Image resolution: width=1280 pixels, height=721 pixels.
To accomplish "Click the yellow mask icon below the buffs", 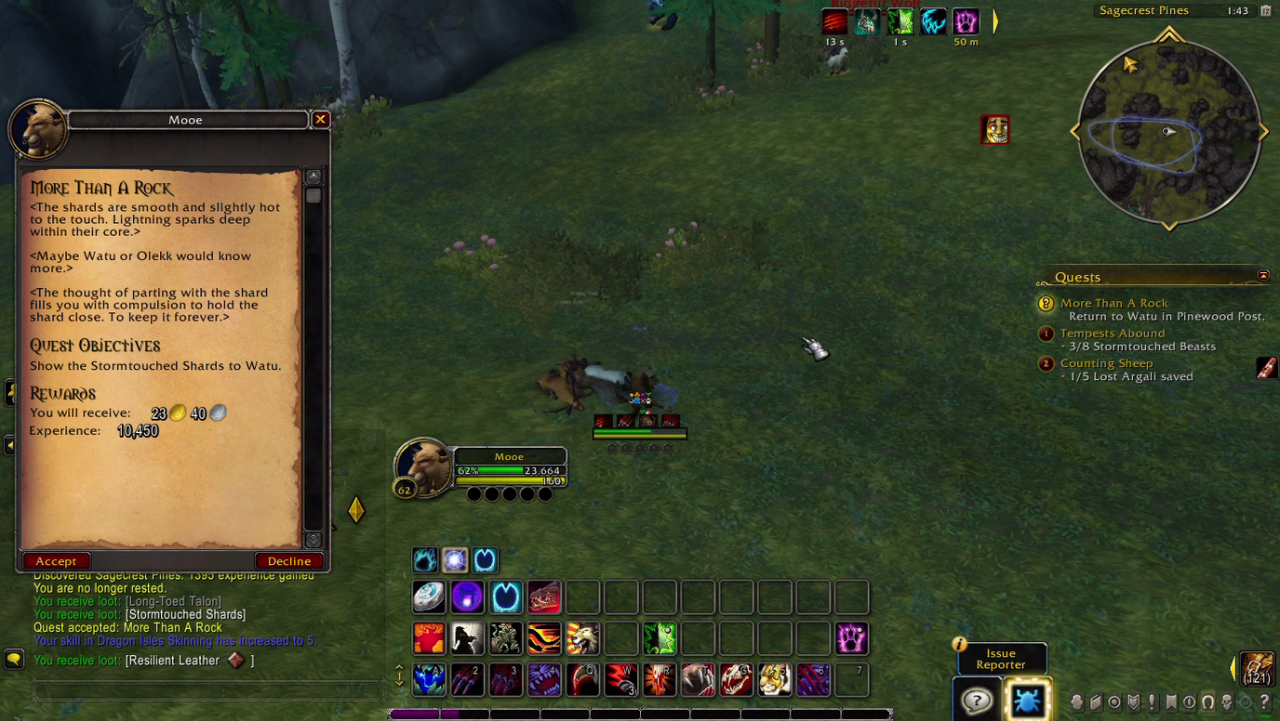I will click(x=994, y=130).
